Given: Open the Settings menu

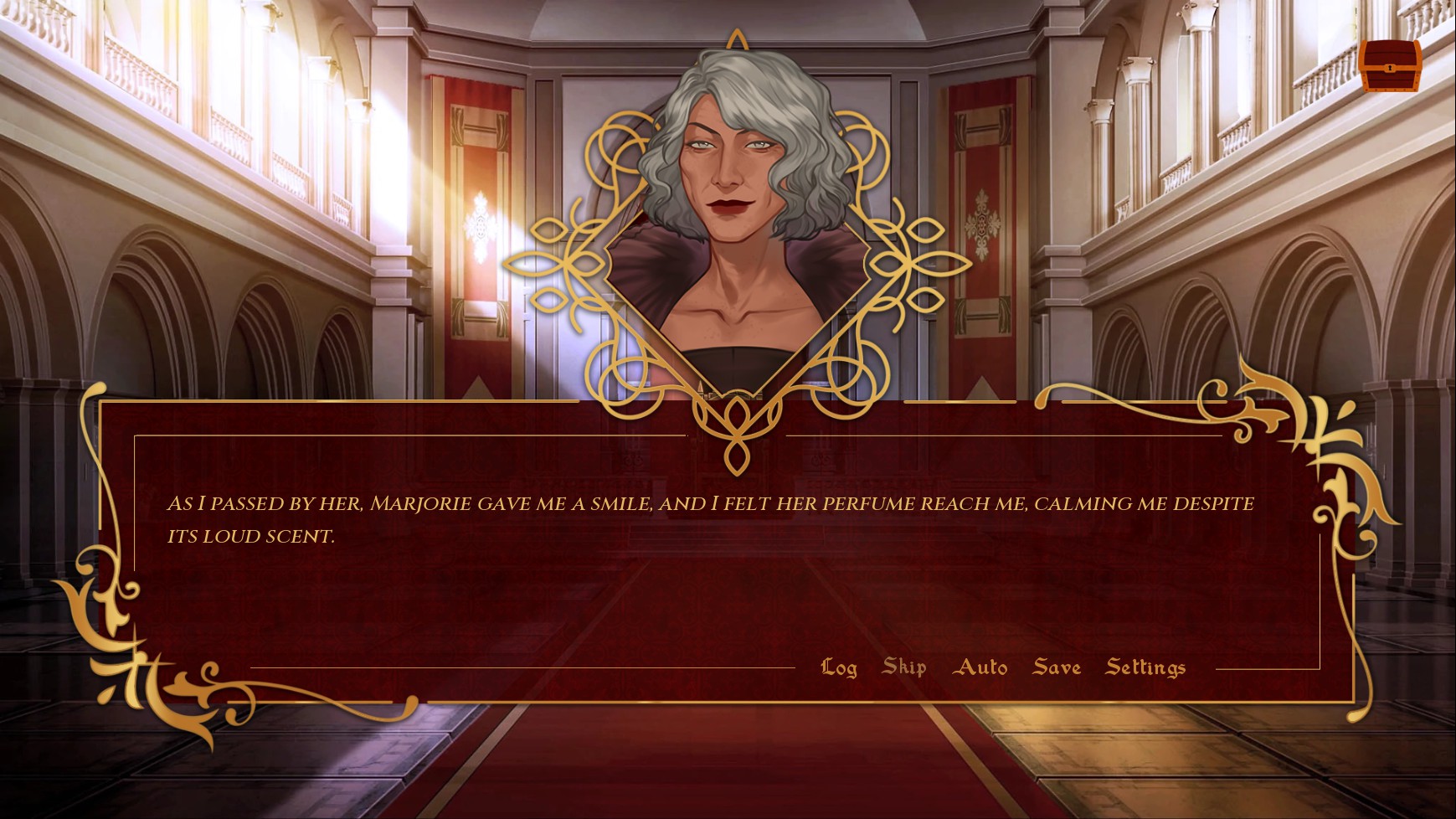Looking at the screenshot, I should coord(1145,667).
